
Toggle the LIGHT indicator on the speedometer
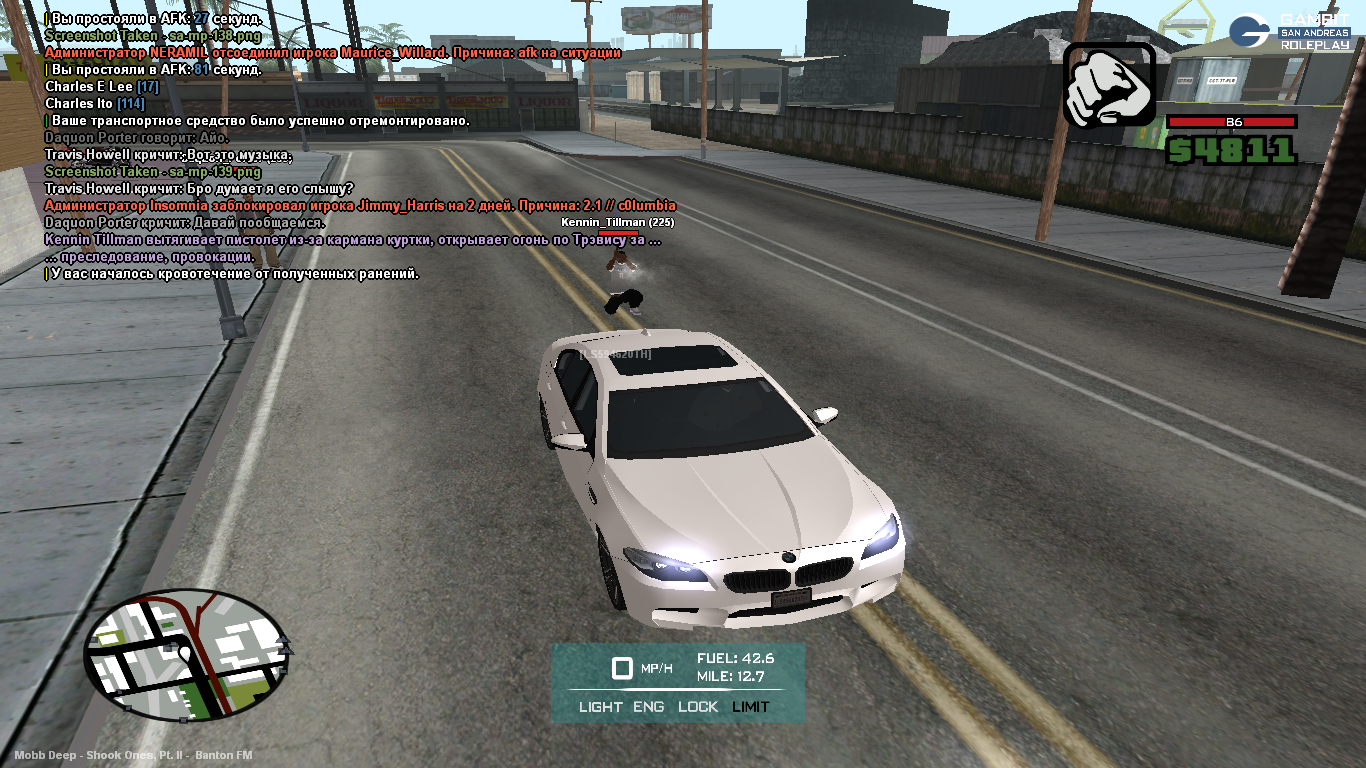click(600, 707)
